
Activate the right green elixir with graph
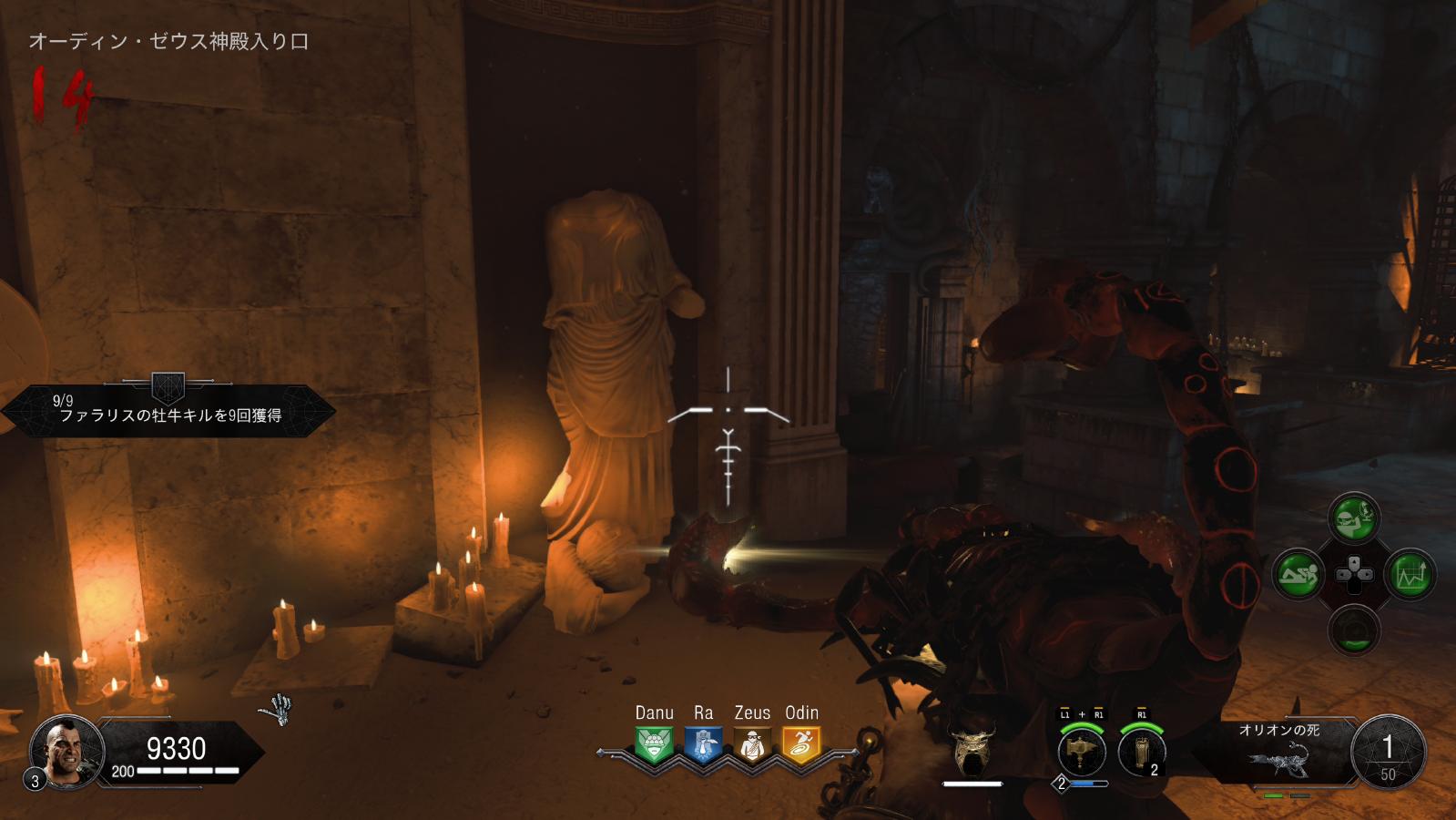(1410, 574)
